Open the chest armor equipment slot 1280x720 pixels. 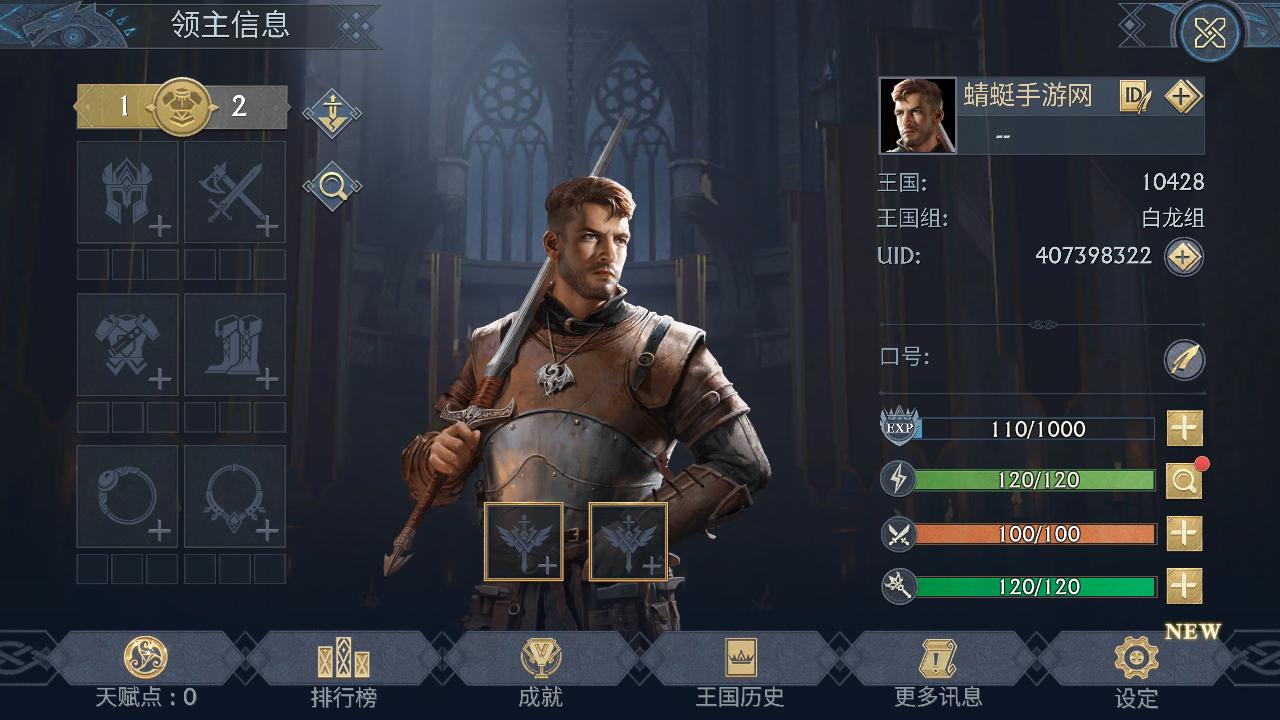tap(128, 345)
